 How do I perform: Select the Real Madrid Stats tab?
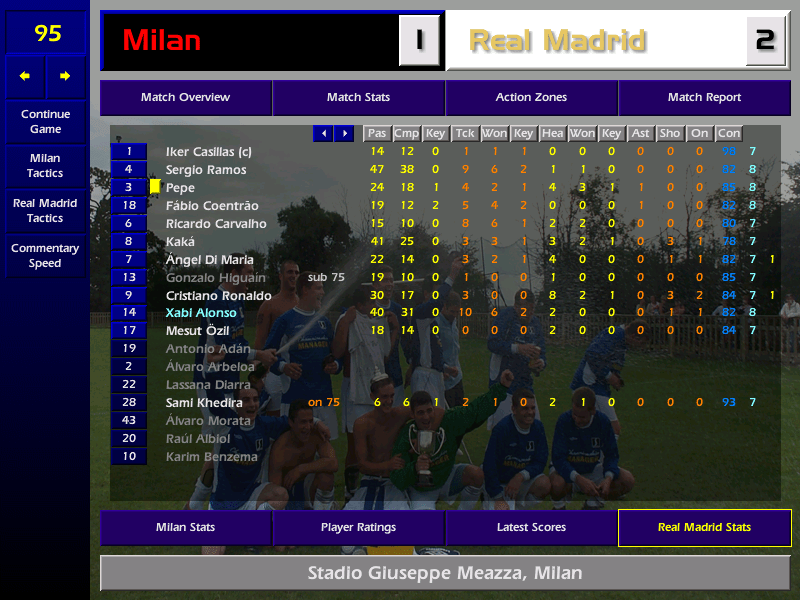(704, 527)
